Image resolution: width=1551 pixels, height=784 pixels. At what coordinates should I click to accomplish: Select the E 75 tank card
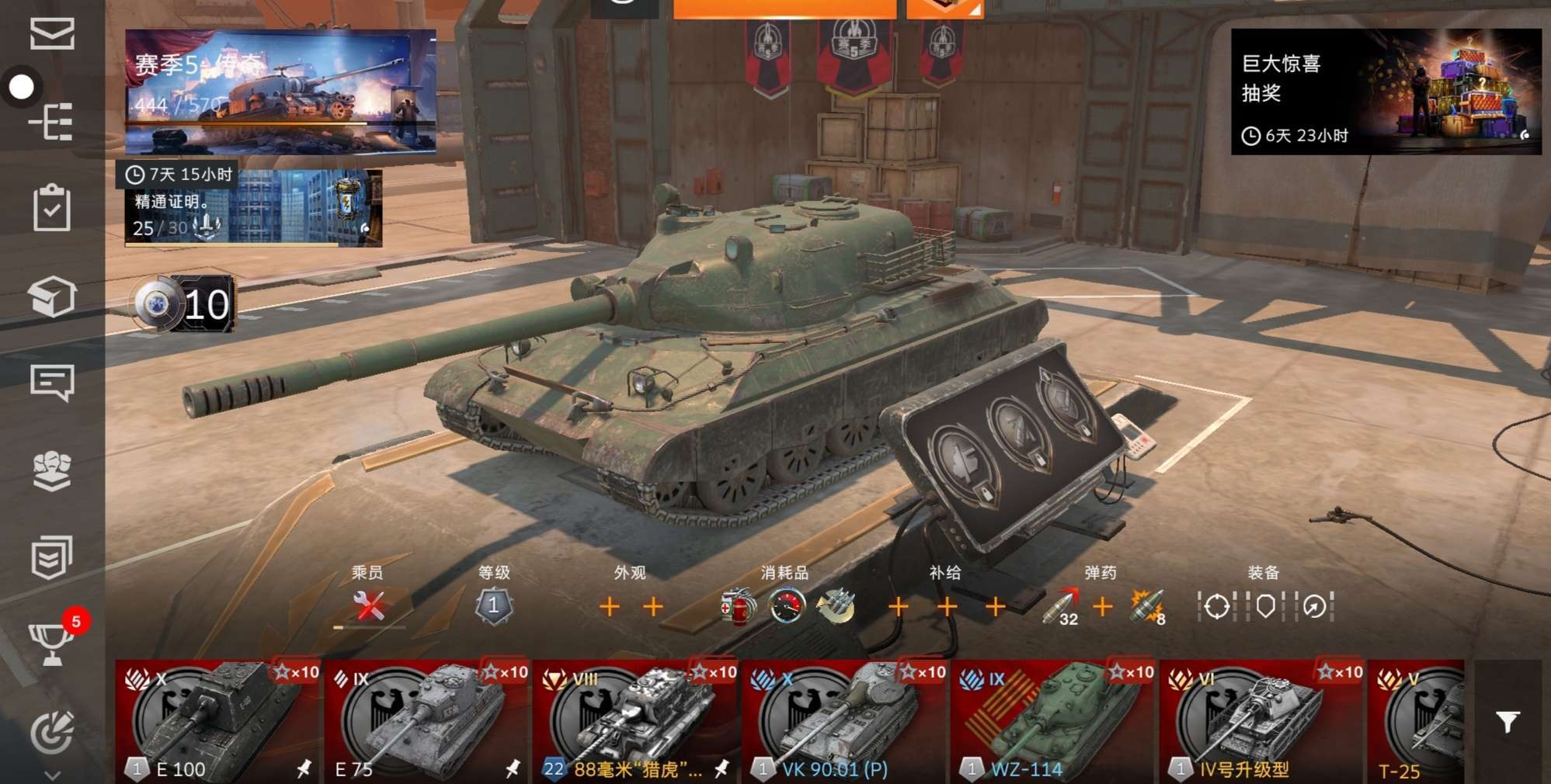(x=426, y=722)
